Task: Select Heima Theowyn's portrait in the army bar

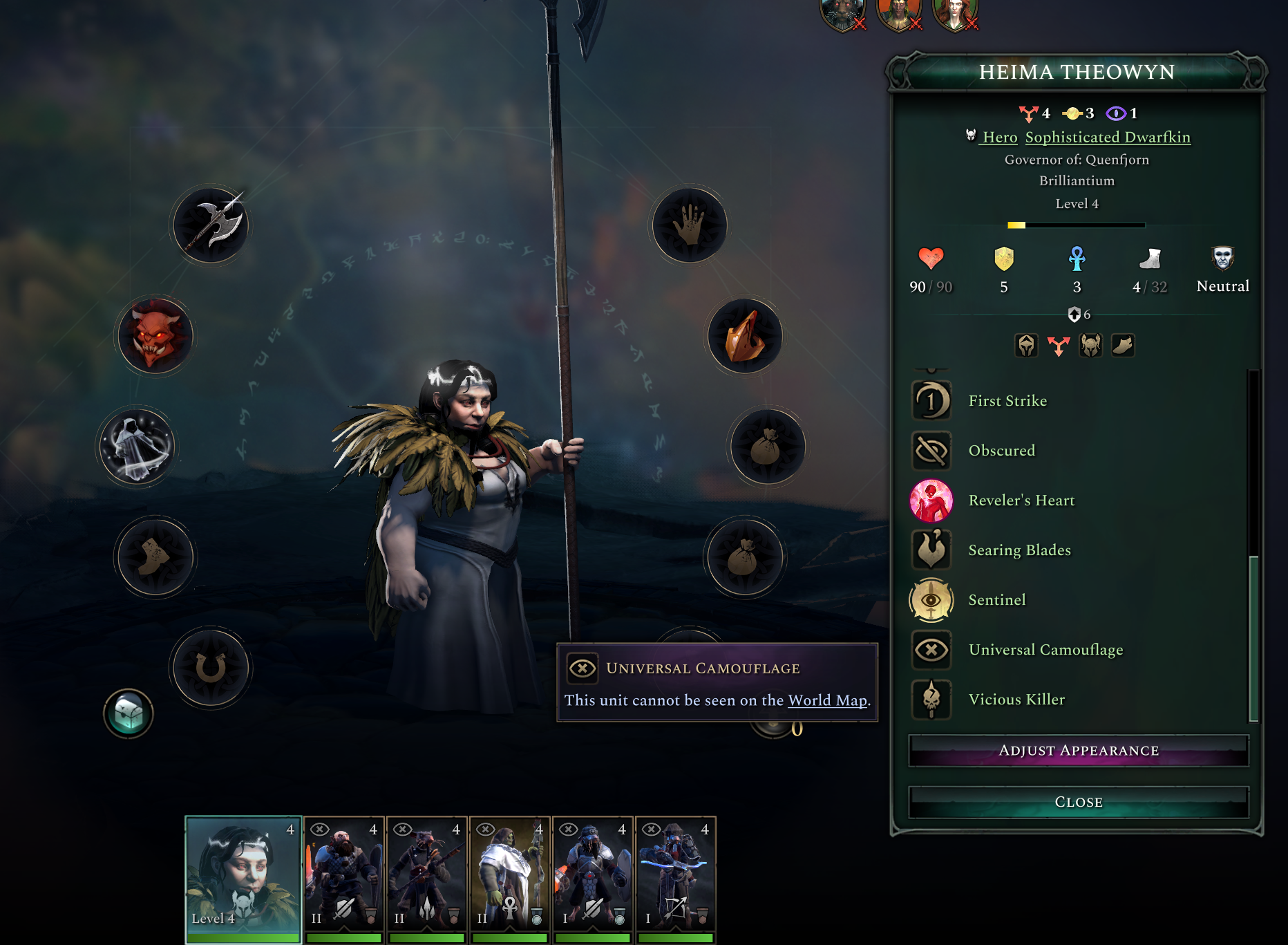Action: pyautogui.click(x=243, y=877)
